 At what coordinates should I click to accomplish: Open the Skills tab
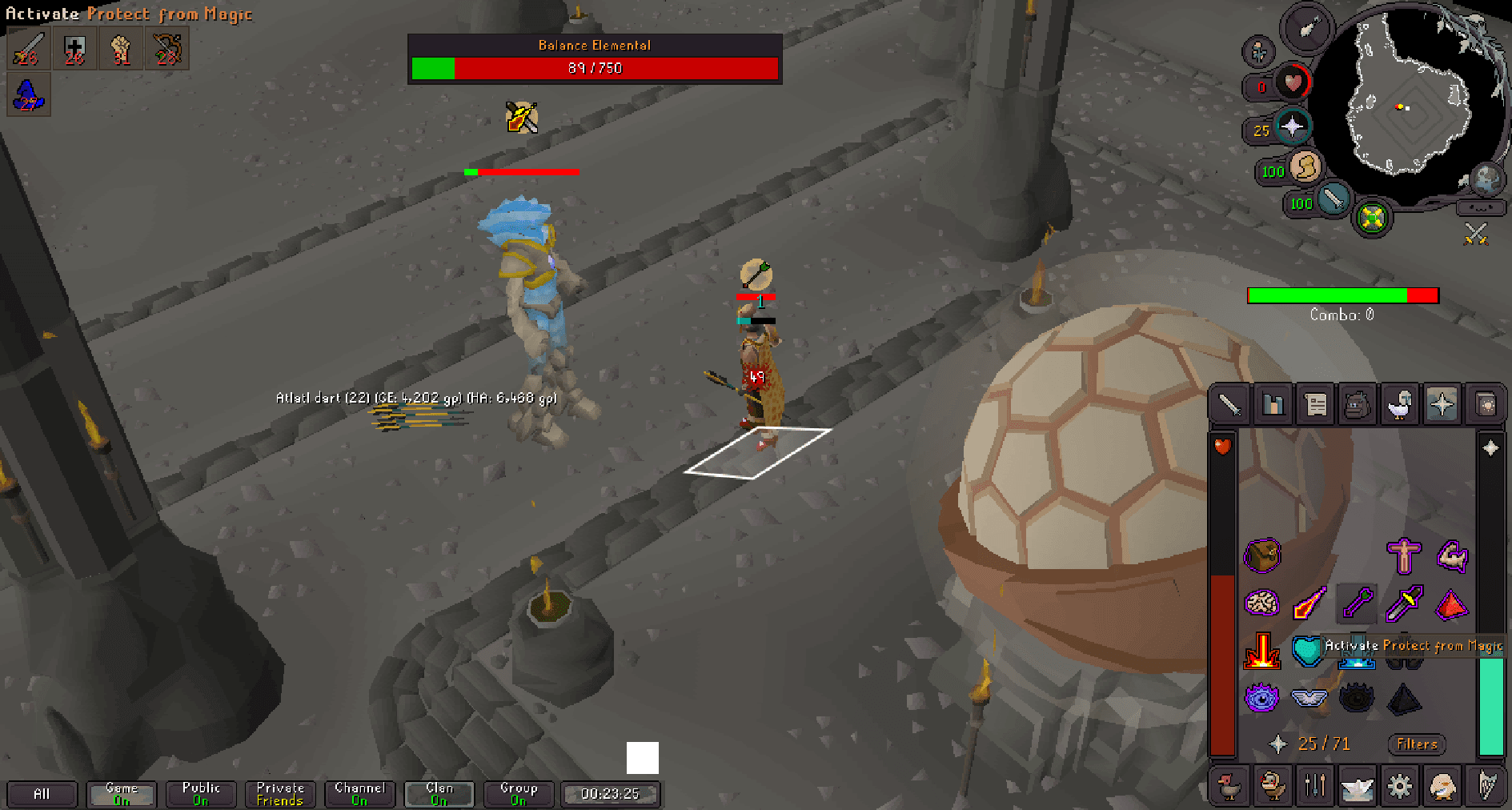point(1273,404)
